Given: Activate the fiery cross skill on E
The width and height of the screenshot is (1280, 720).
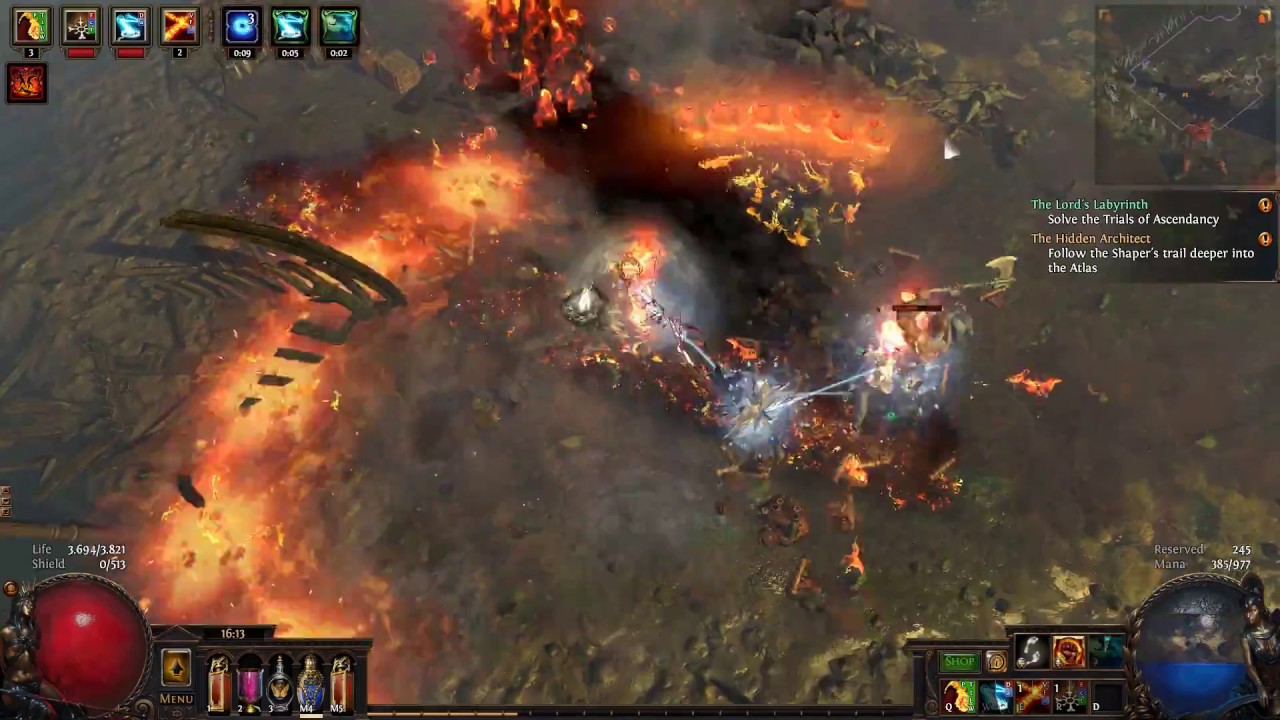Looking at the screenshot, I should [x=1032, y=696].
